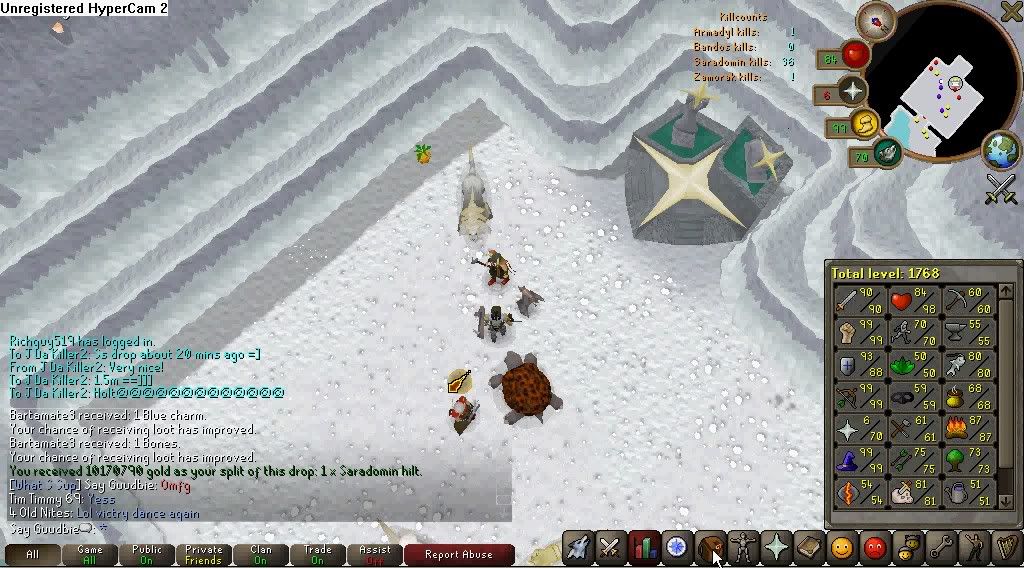Click the Report Abuse button
Screen dimensions: 1024x568
(x=458, y=555)
